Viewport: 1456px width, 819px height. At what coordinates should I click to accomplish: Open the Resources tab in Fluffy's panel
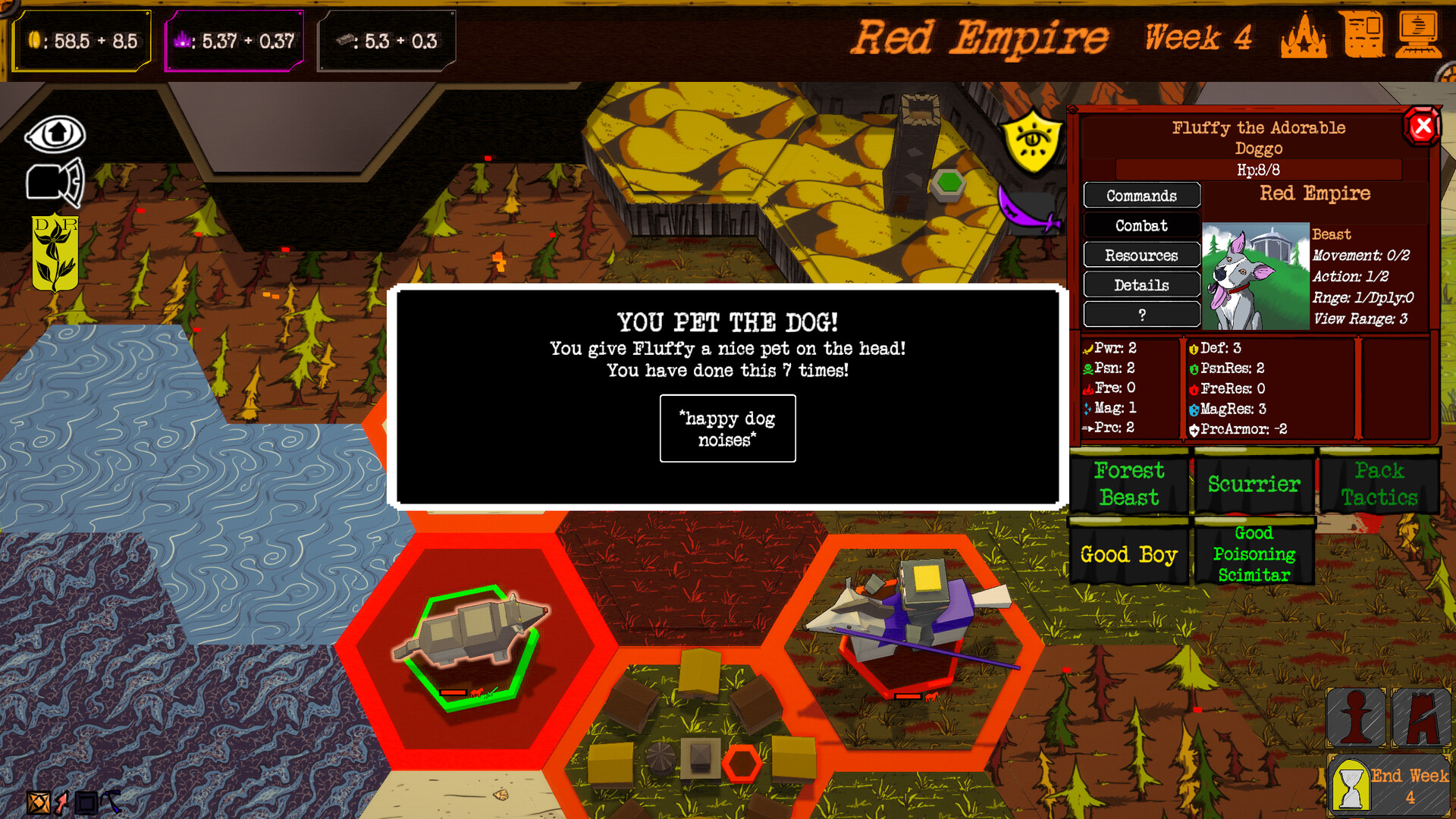[x=1141, y=256]
